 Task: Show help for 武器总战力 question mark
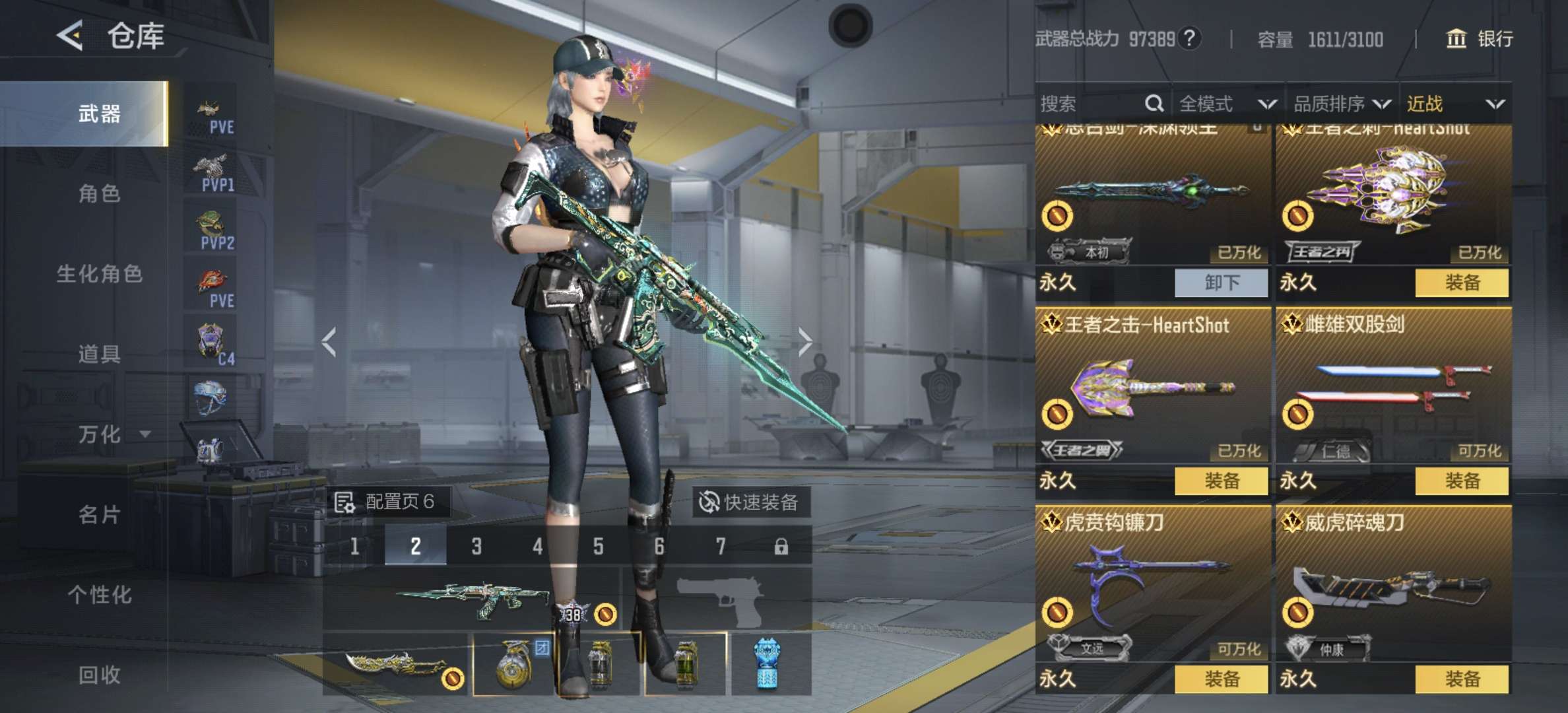point(1189,39)
